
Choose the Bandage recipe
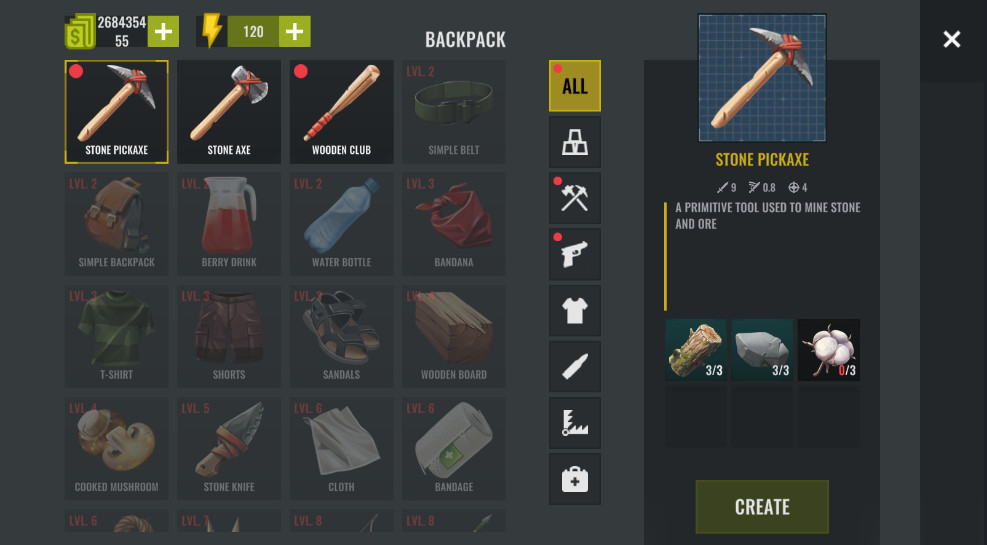pos(454,449)
